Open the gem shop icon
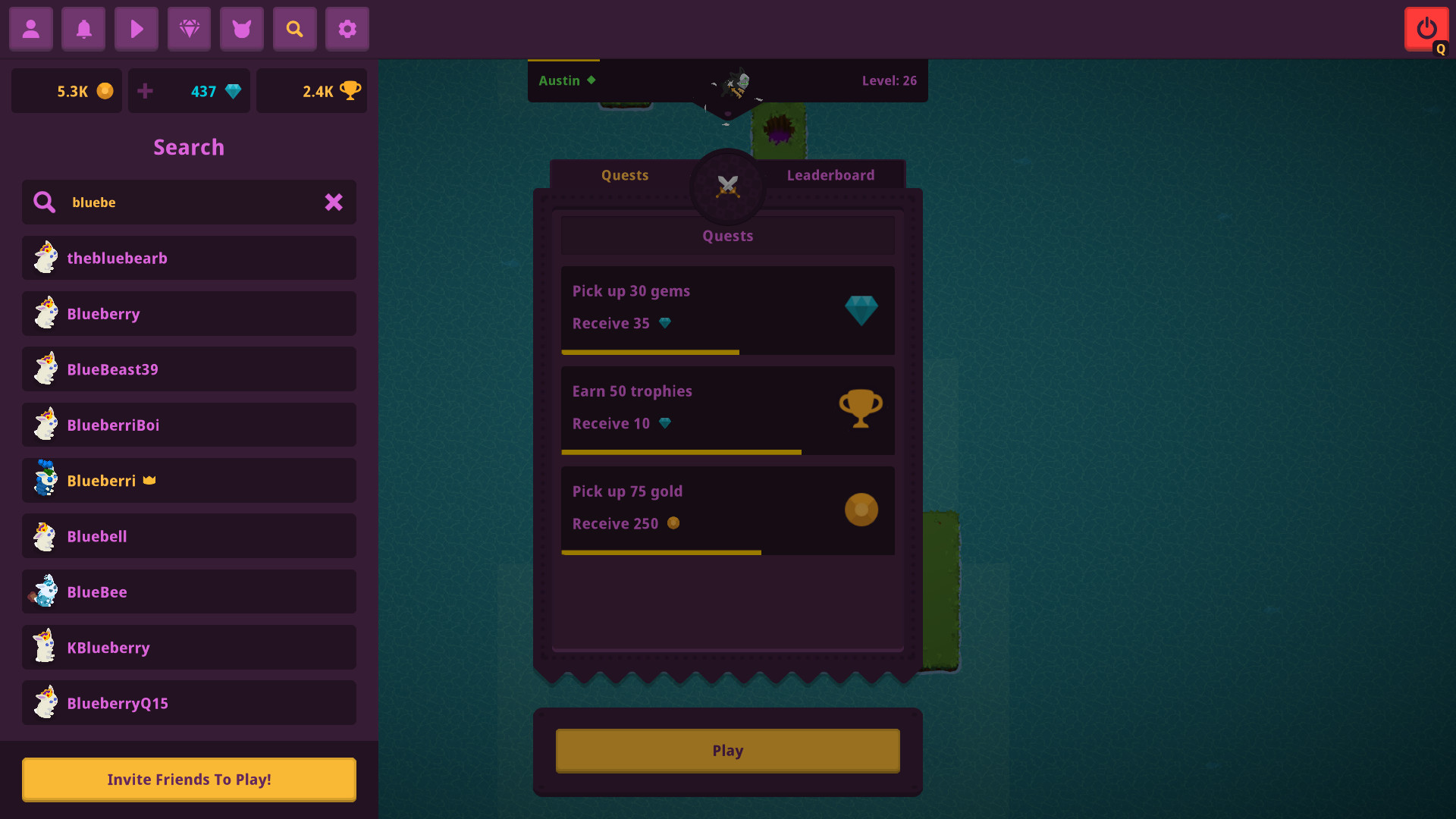The height and width of the screenshot is (819, 1456). [x=188, y=29]
